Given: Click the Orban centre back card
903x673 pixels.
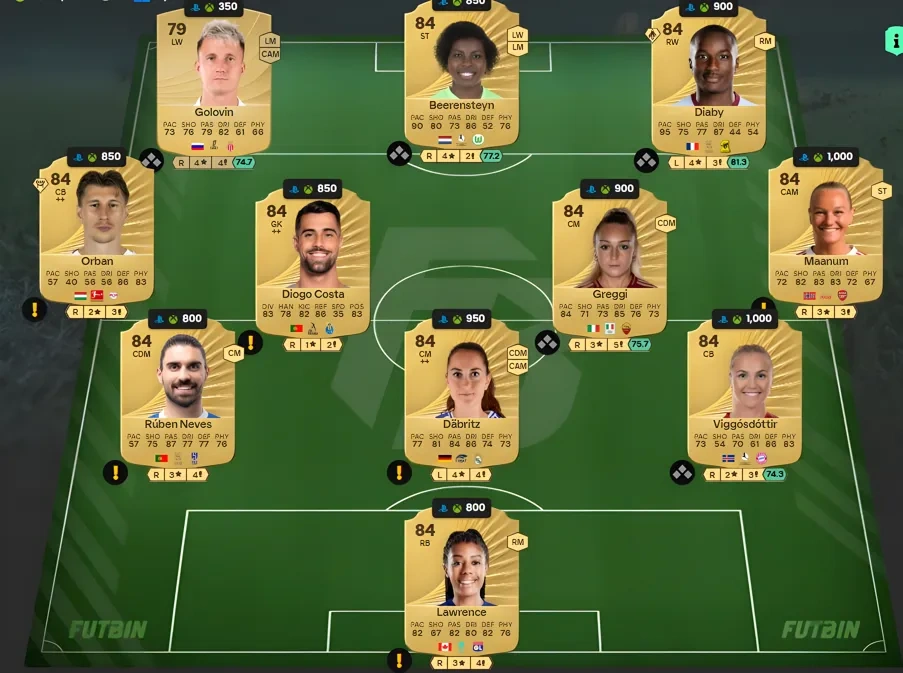Looking at the screenshot, I should click(x=96, y=235).
